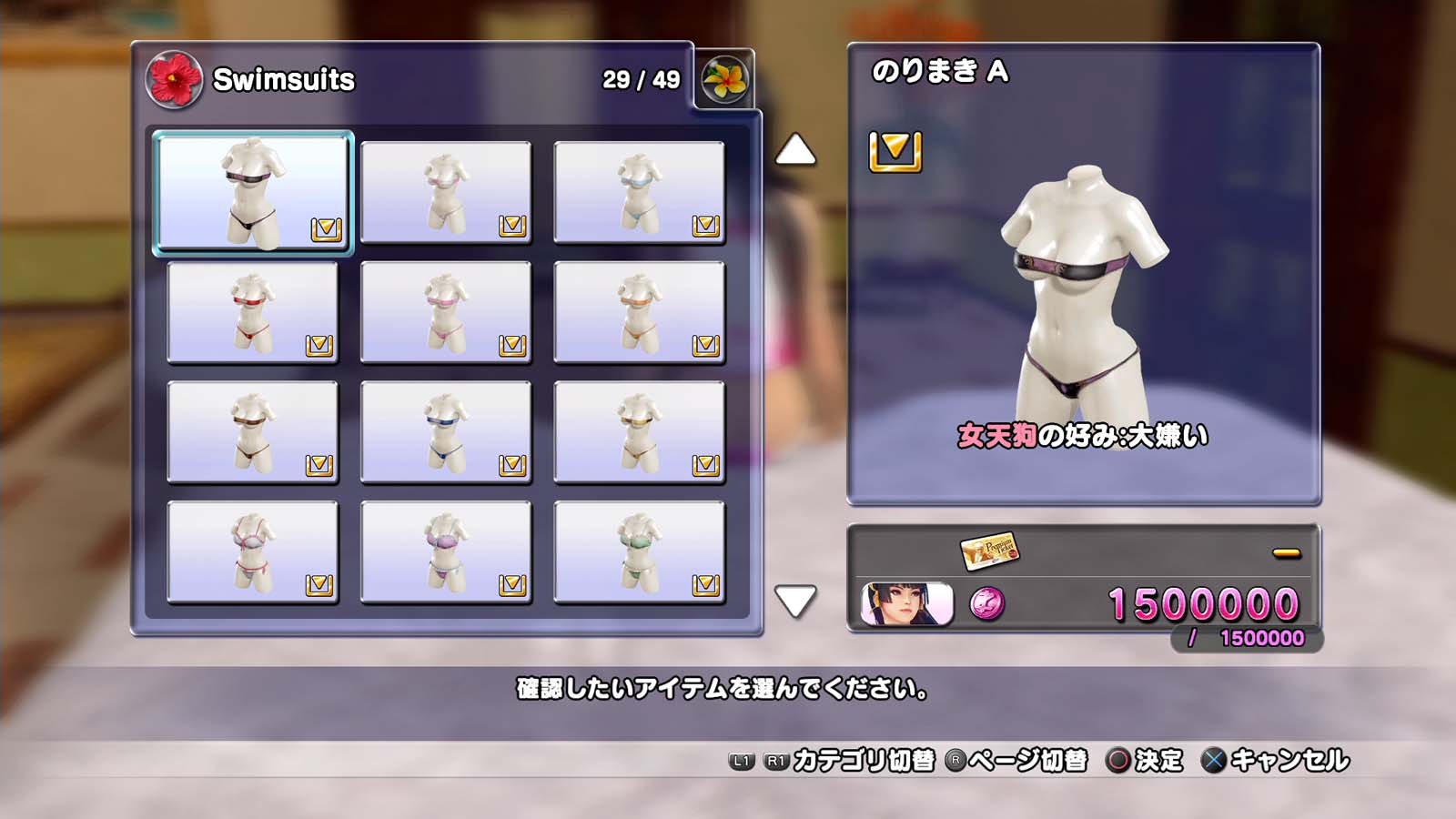Pick the yellow swimsuit tile

tap(639, 432)
